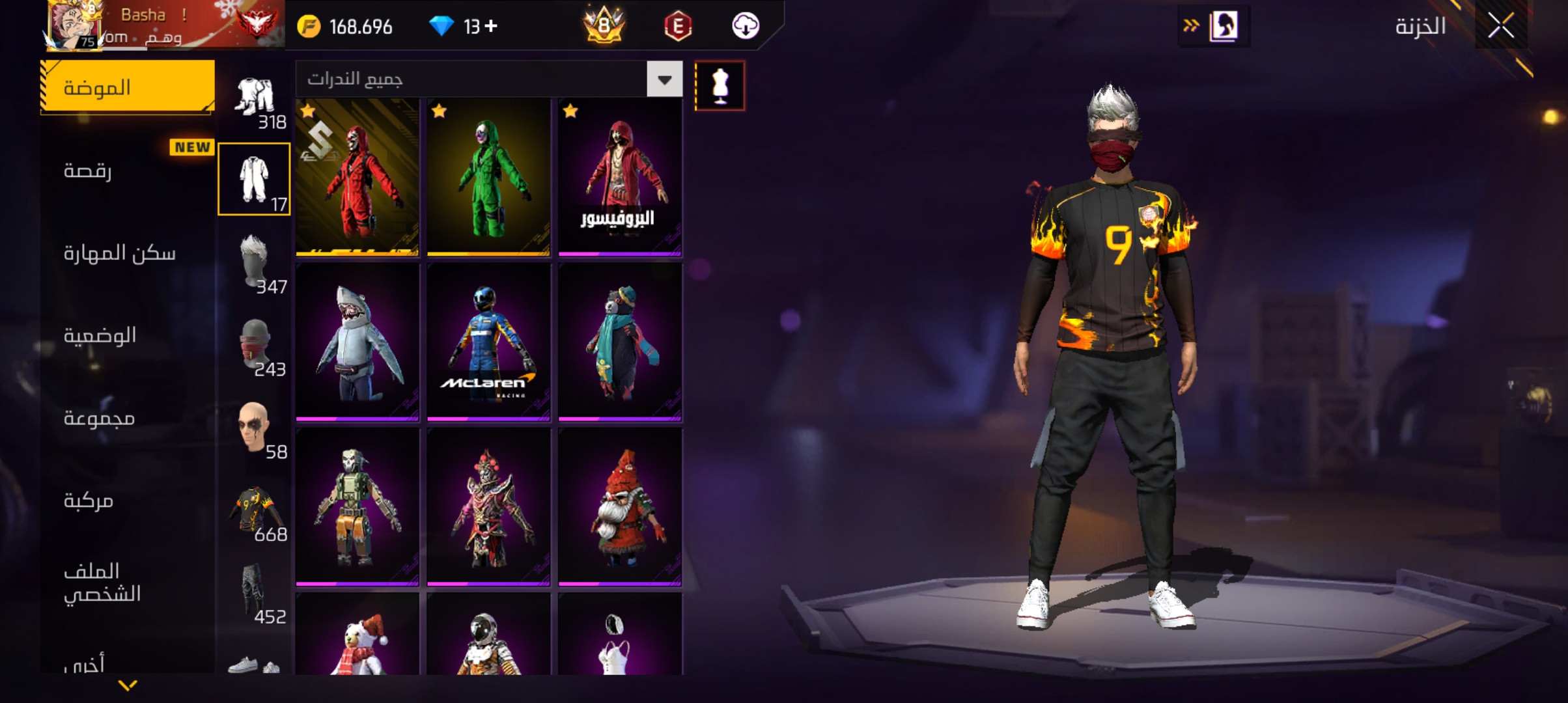Select the McLaren racing suit bundle

point(488,342)
